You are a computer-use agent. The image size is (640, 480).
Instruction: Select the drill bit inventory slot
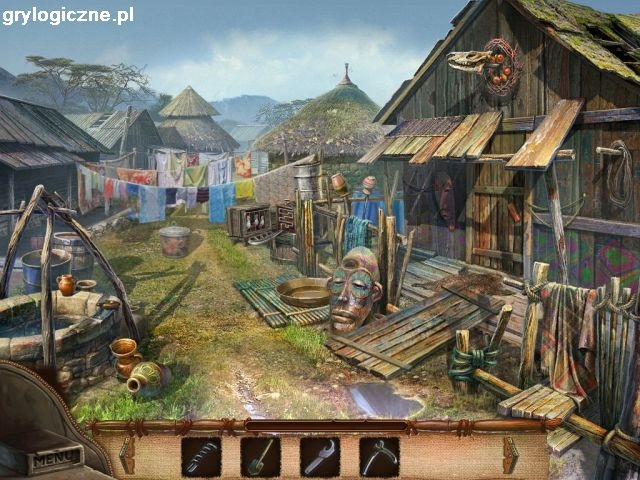(201, 457)
